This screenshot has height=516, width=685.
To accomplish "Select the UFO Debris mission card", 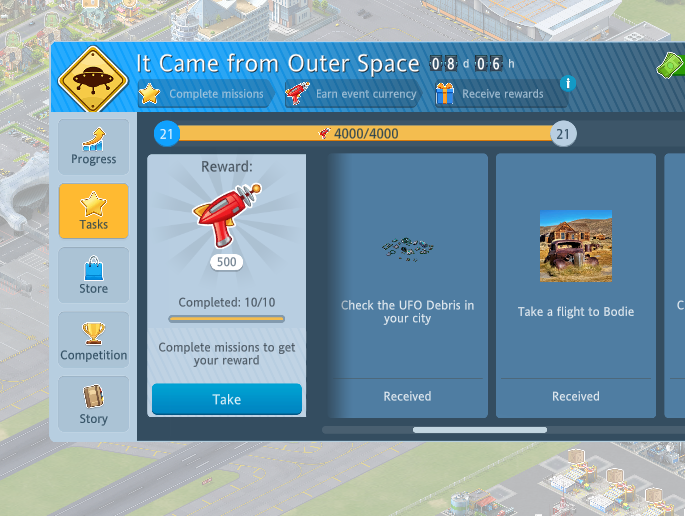I will [x=408, y=285].
